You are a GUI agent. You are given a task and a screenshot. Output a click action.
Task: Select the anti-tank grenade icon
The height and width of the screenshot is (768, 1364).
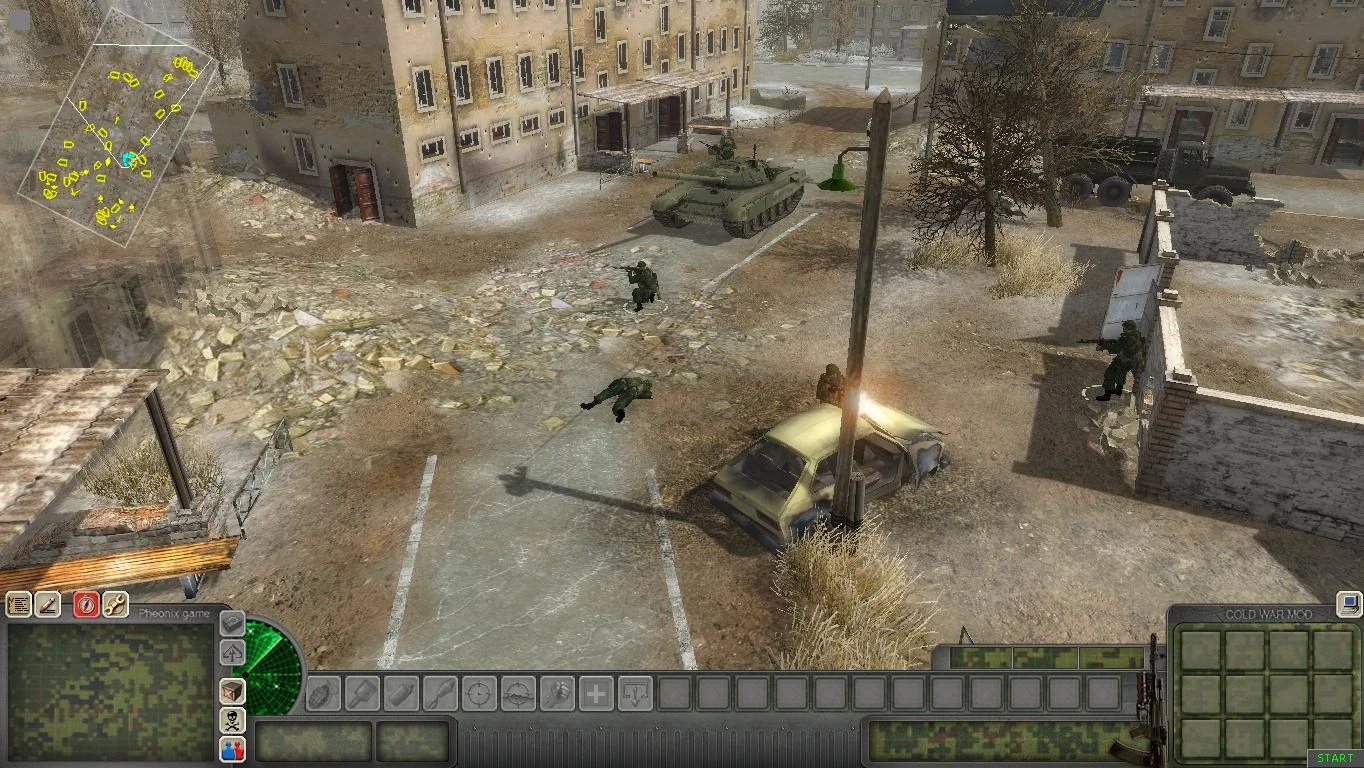(x=361, y=694)
